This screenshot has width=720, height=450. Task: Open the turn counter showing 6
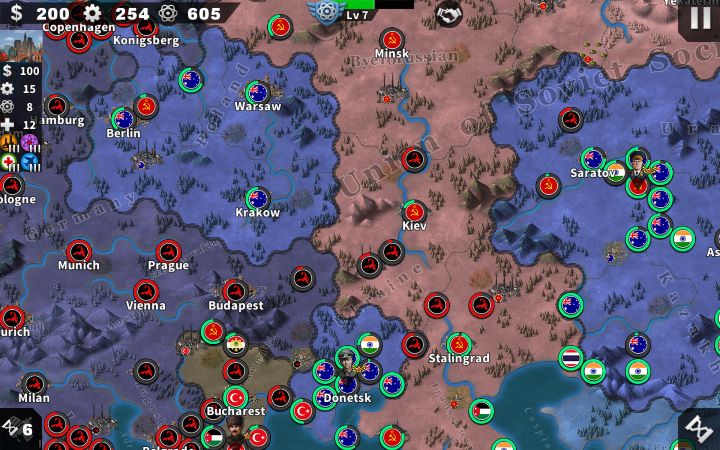click(18, 429)
